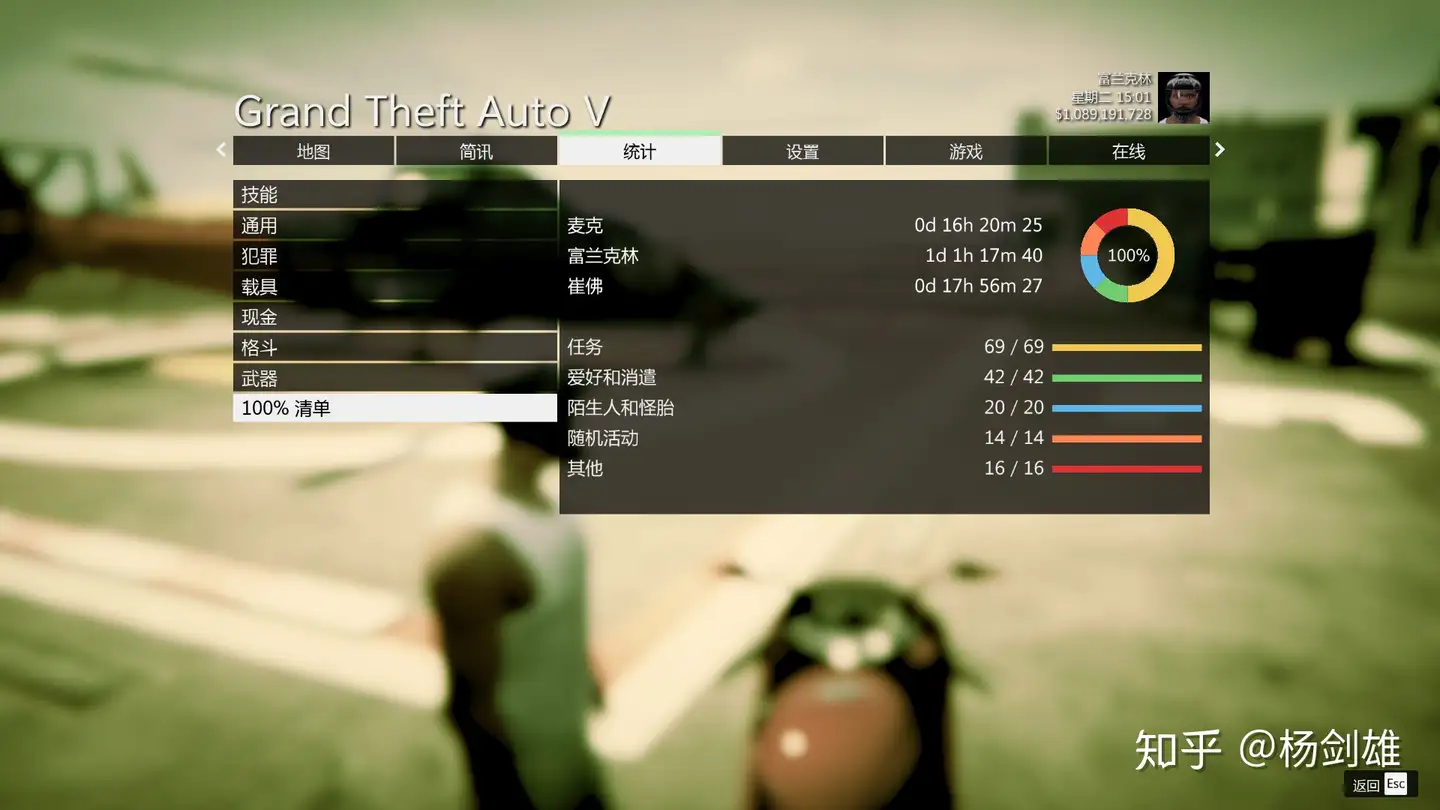This screenshot has height=810, width=1440.
Task: Open the 在线 tab
Action: pos(1129,150)
